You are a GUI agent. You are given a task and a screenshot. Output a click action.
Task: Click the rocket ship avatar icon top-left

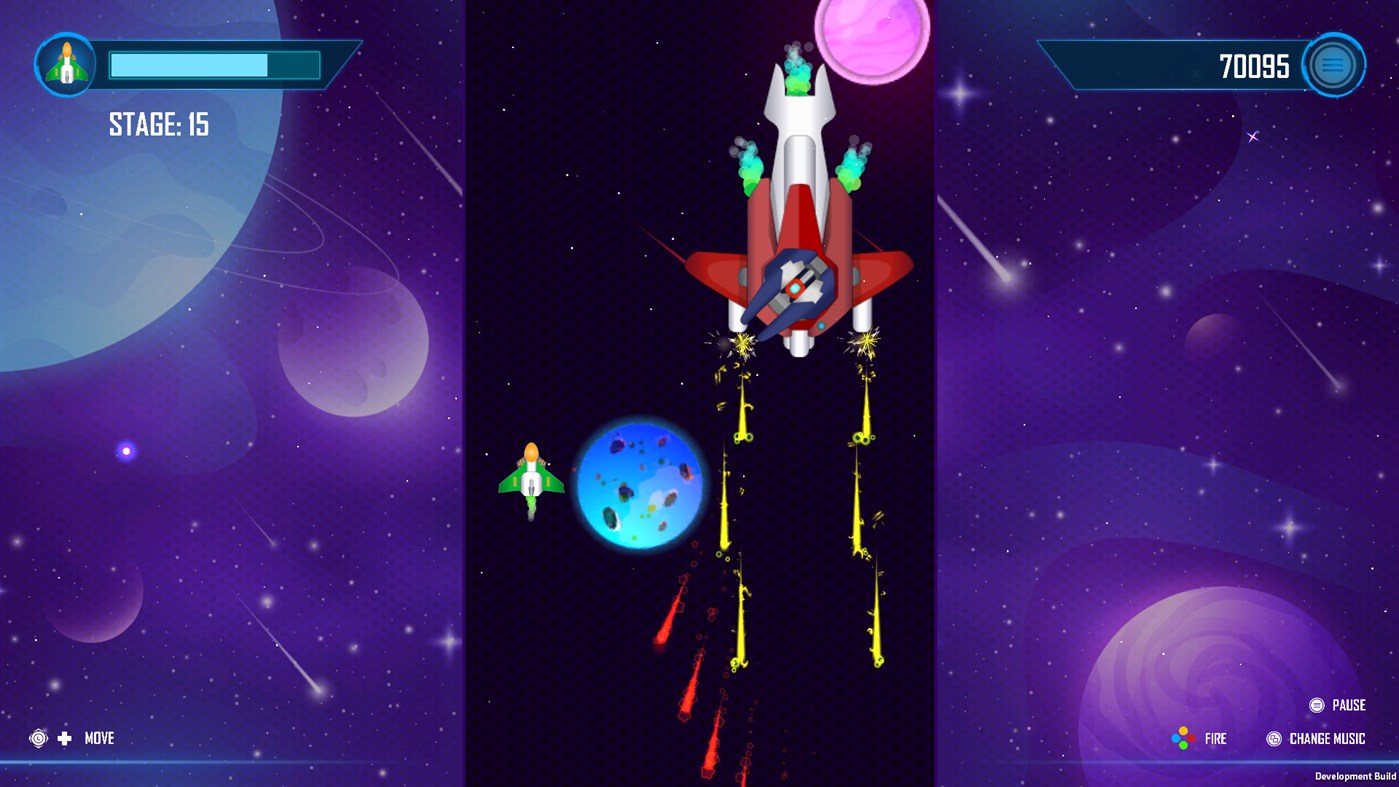(65, 63)
